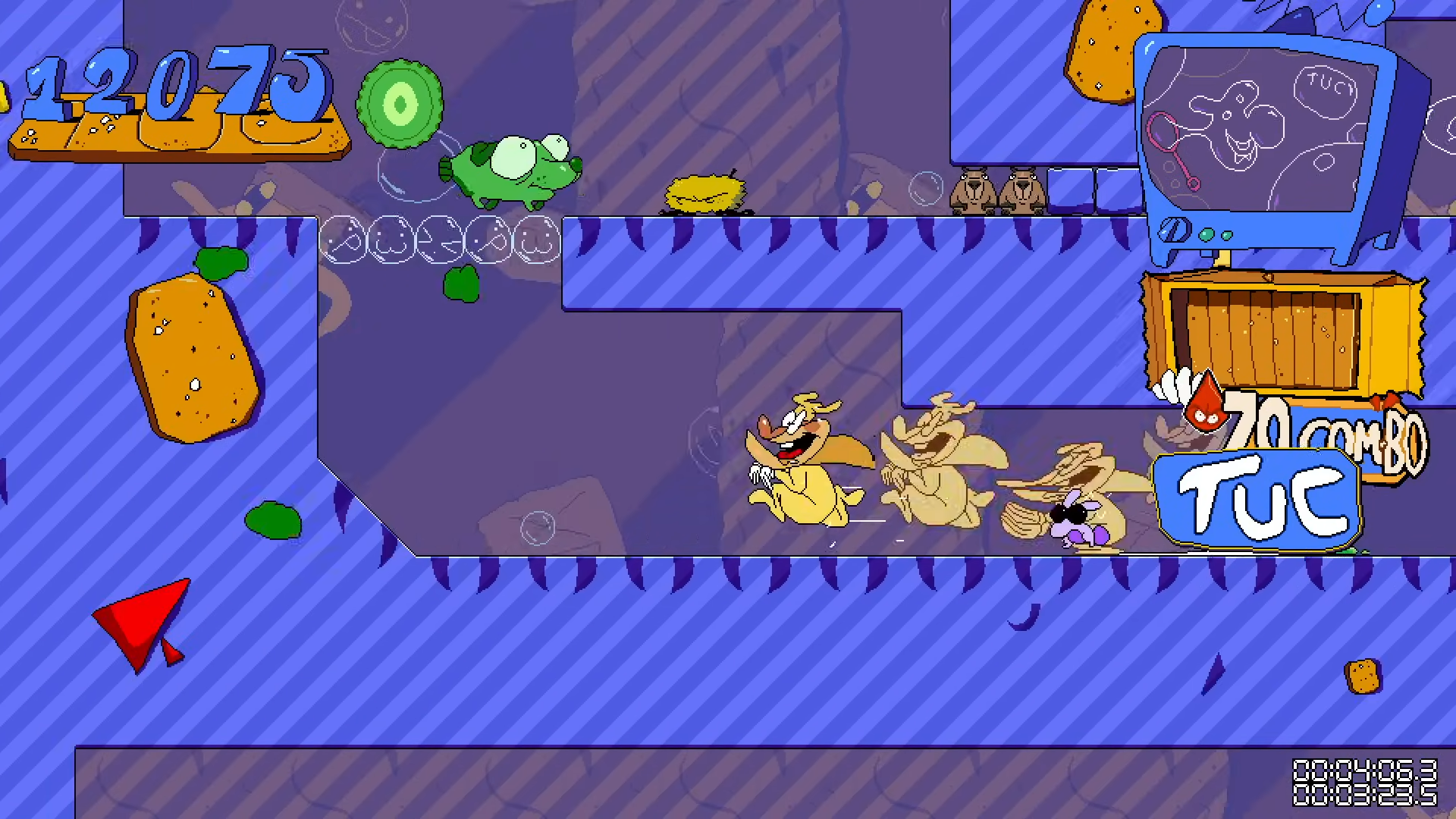Click the yellow fuzzy cracker creature
This screenshot has width=1456, height=819.
(x=701, y=190)
